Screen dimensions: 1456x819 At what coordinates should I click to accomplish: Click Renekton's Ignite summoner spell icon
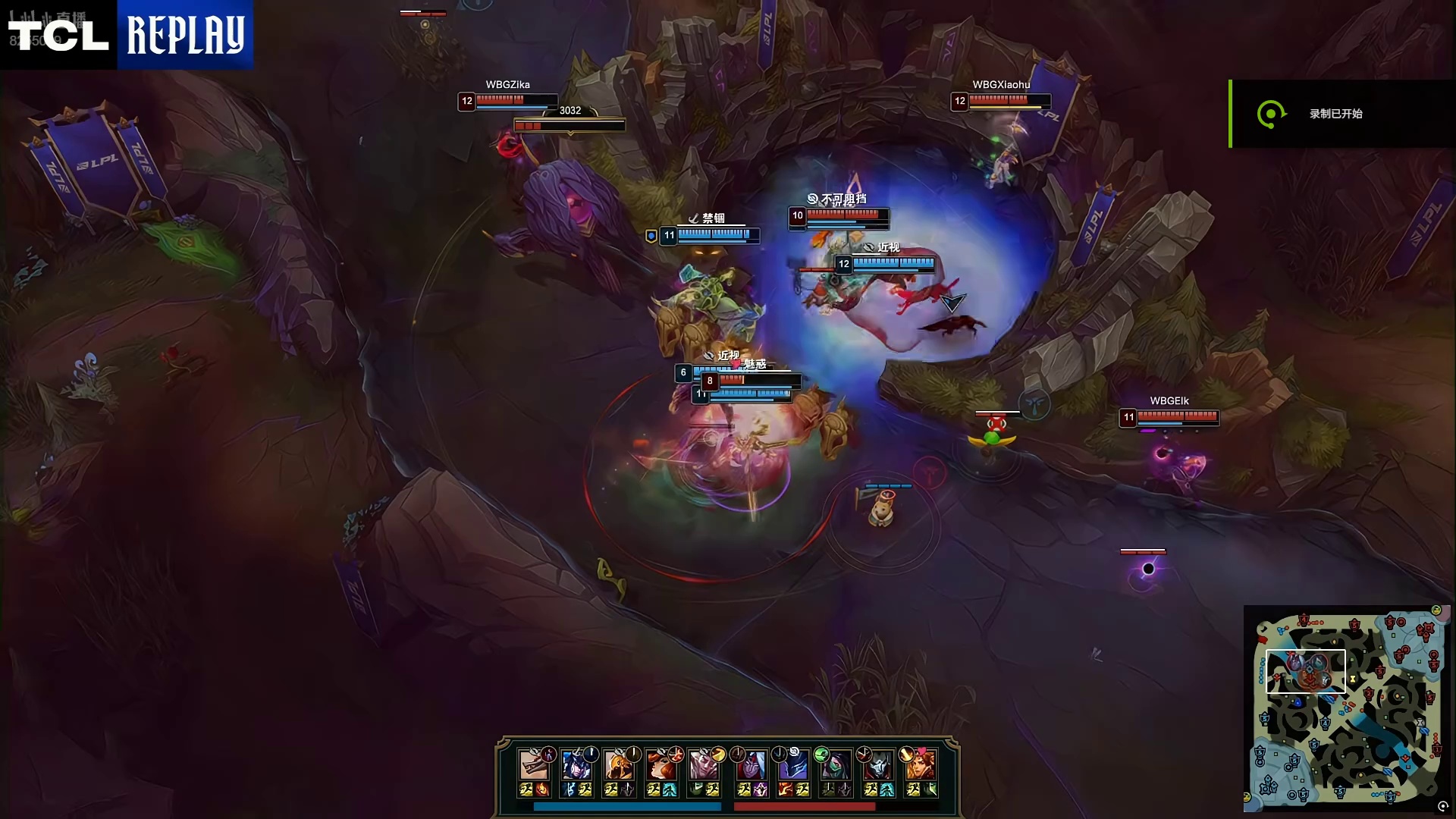point(542,790)
